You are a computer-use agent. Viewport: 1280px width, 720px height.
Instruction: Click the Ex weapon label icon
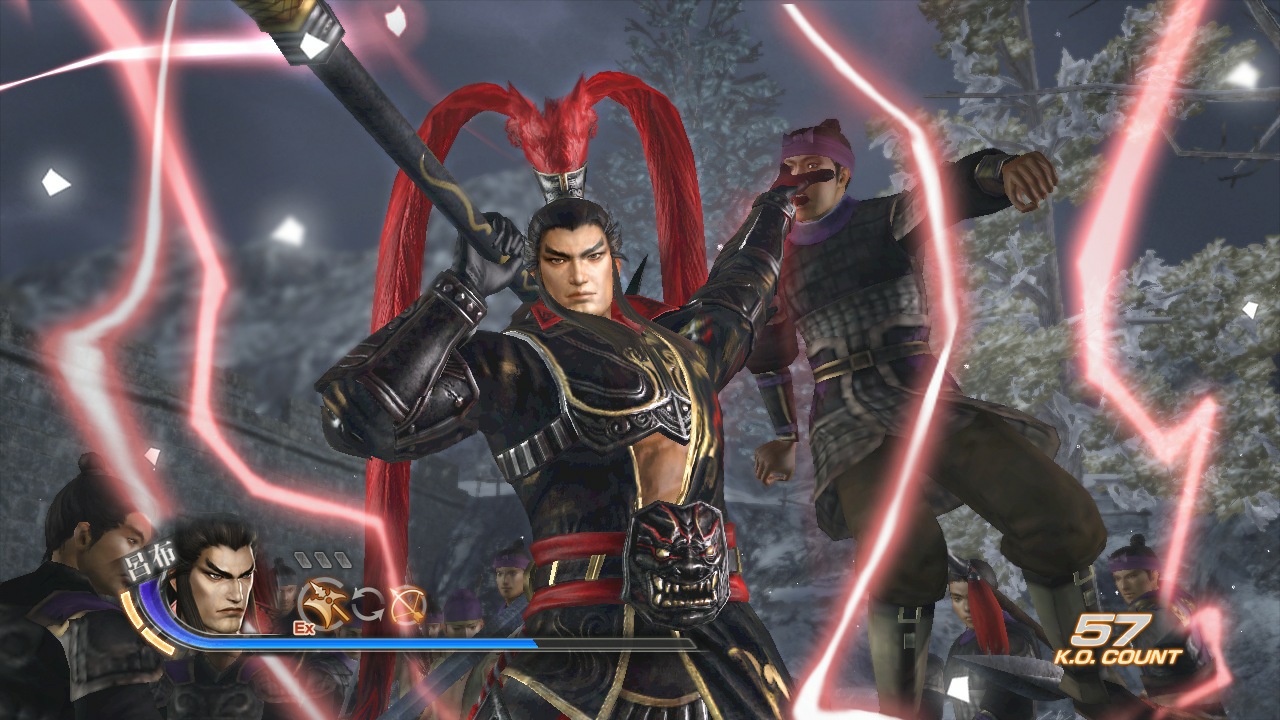pyautogui.click(x=303, y=628)
